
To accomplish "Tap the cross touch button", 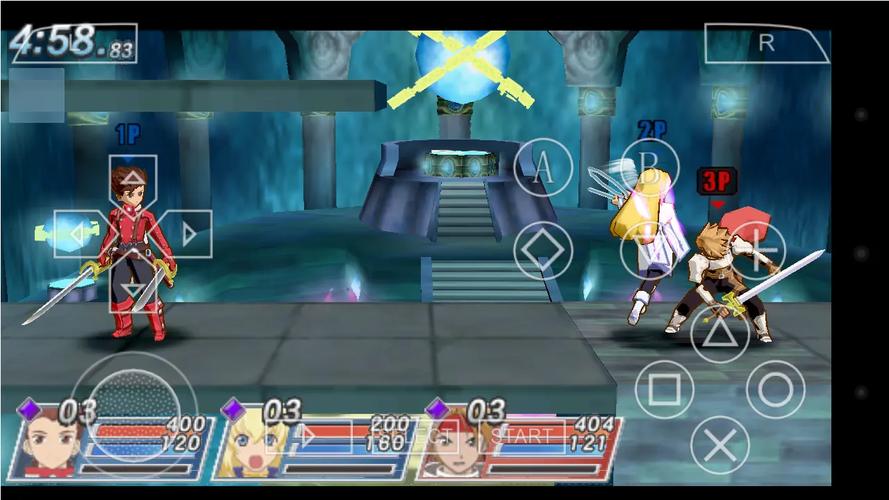I will (x=720, y=444).
